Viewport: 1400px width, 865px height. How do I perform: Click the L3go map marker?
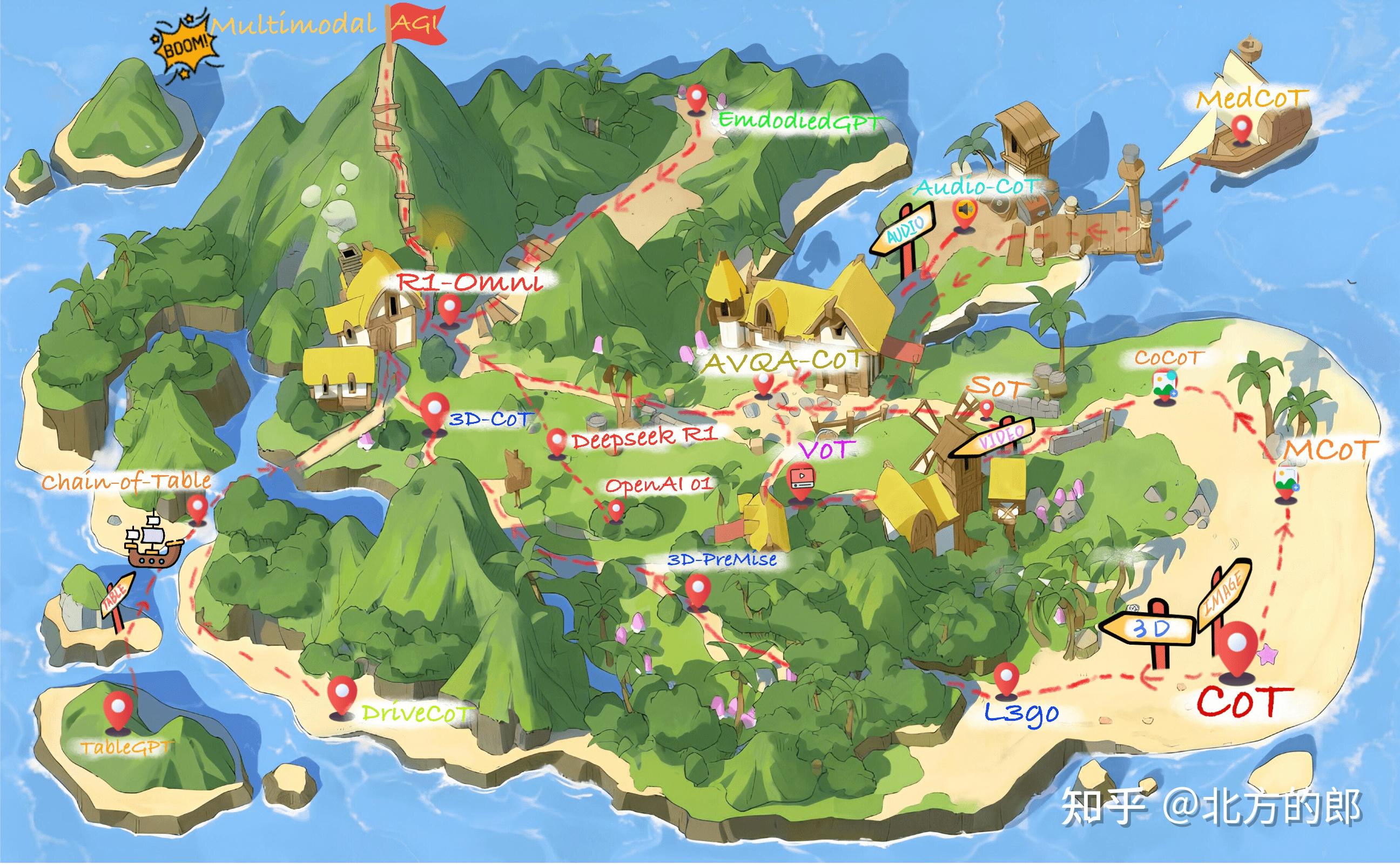coord(1004,678)
